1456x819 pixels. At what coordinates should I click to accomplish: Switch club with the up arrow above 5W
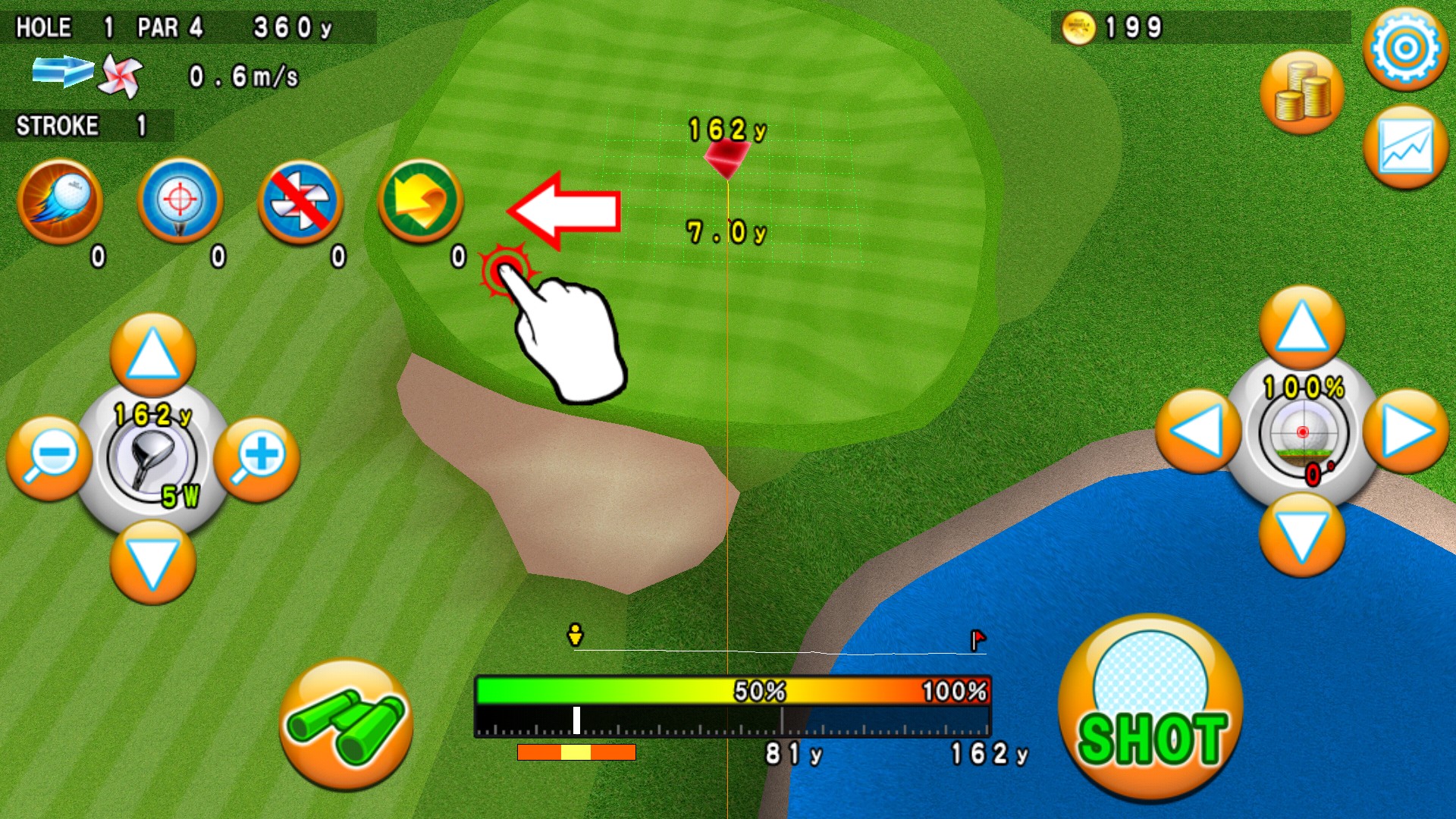click(152, 355)
